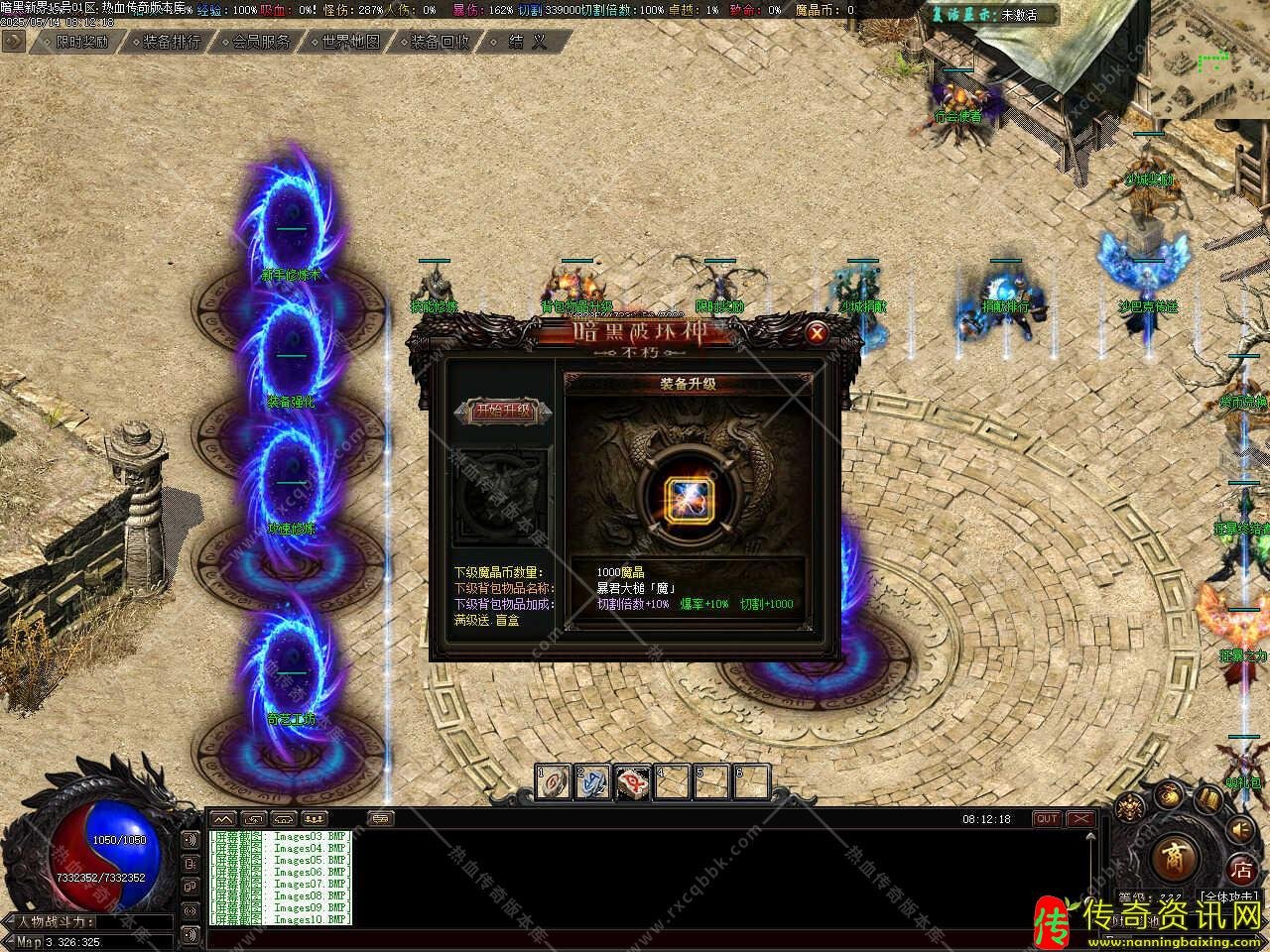The height and width of the screenshot is (952, 1270).
Task: Click the OUT logout button
Action: [1047, 819]
